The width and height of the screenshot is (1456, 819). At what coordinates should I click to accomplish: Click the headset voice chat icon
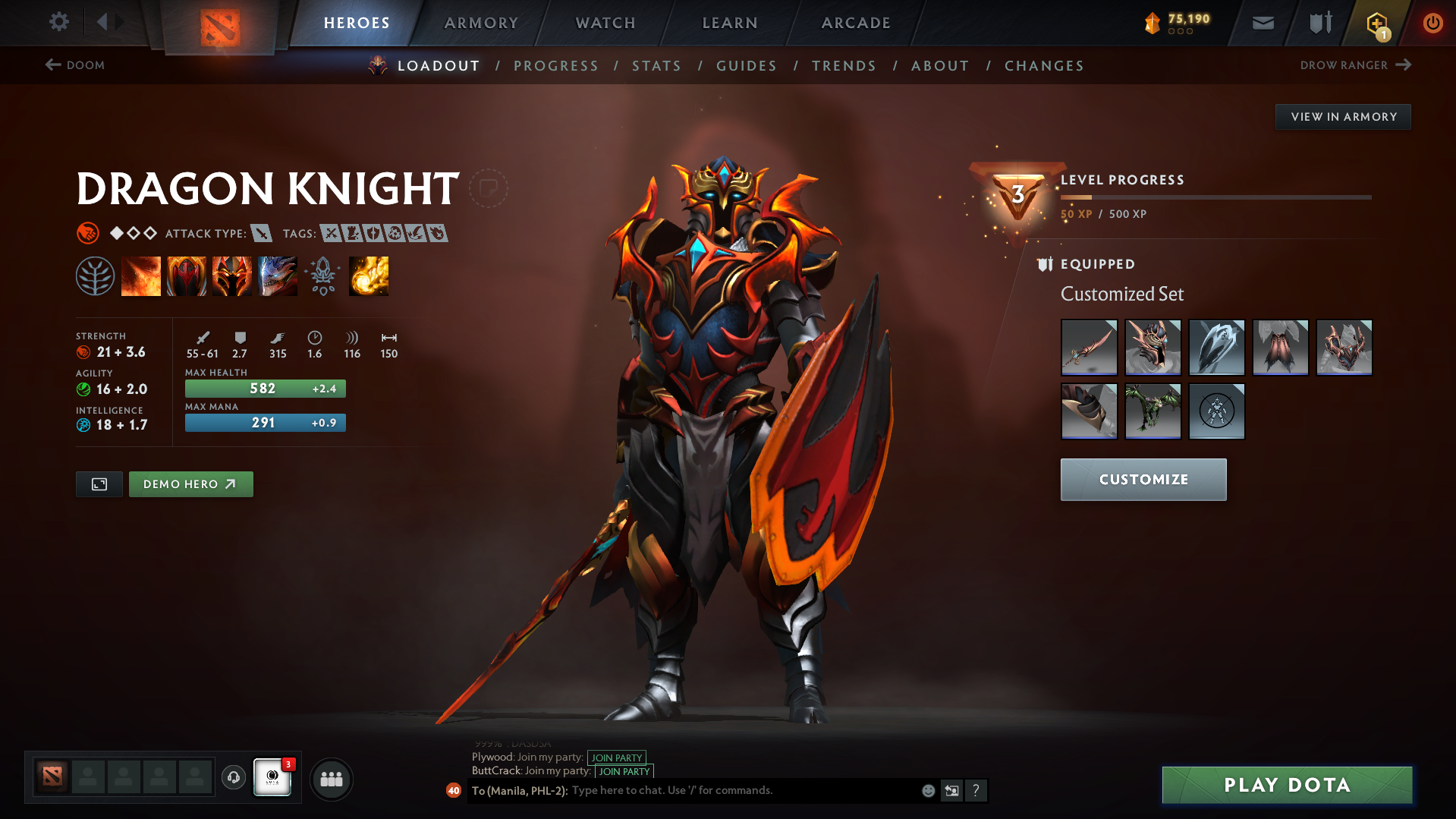[x=233, y=779]
